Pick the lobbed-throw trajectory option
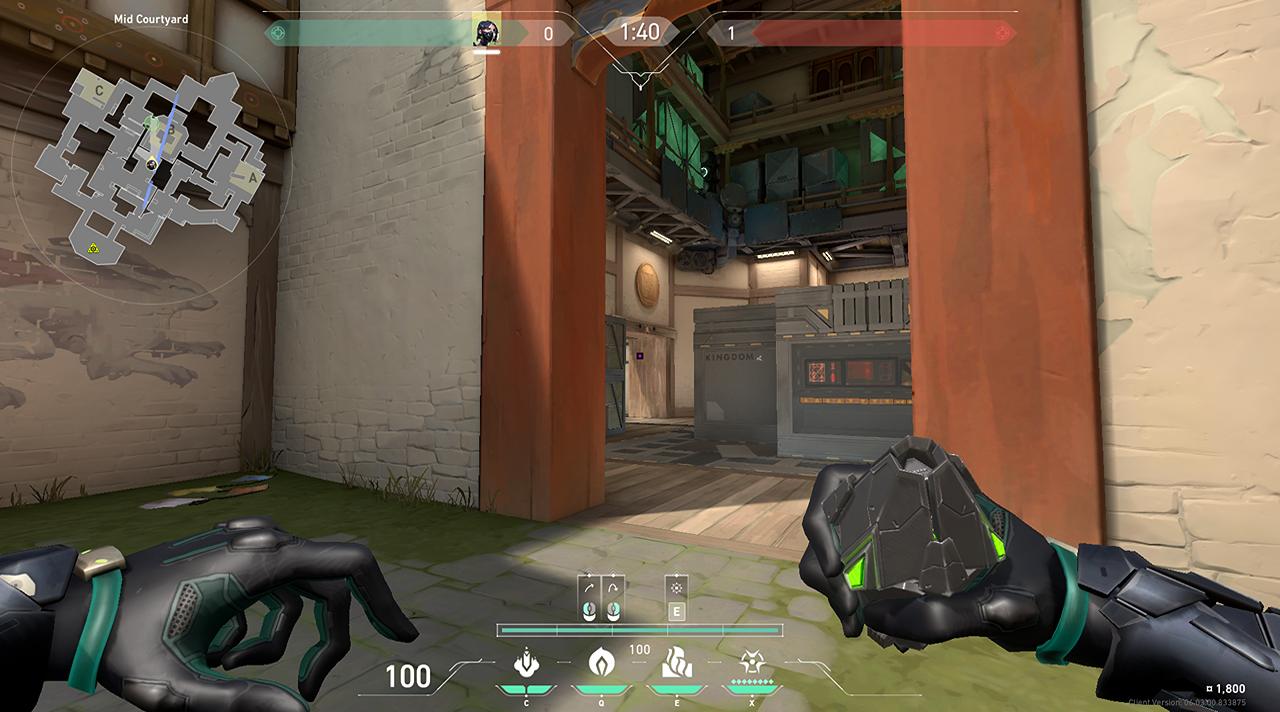1280x712 pixels. click(x=613, y=599)
